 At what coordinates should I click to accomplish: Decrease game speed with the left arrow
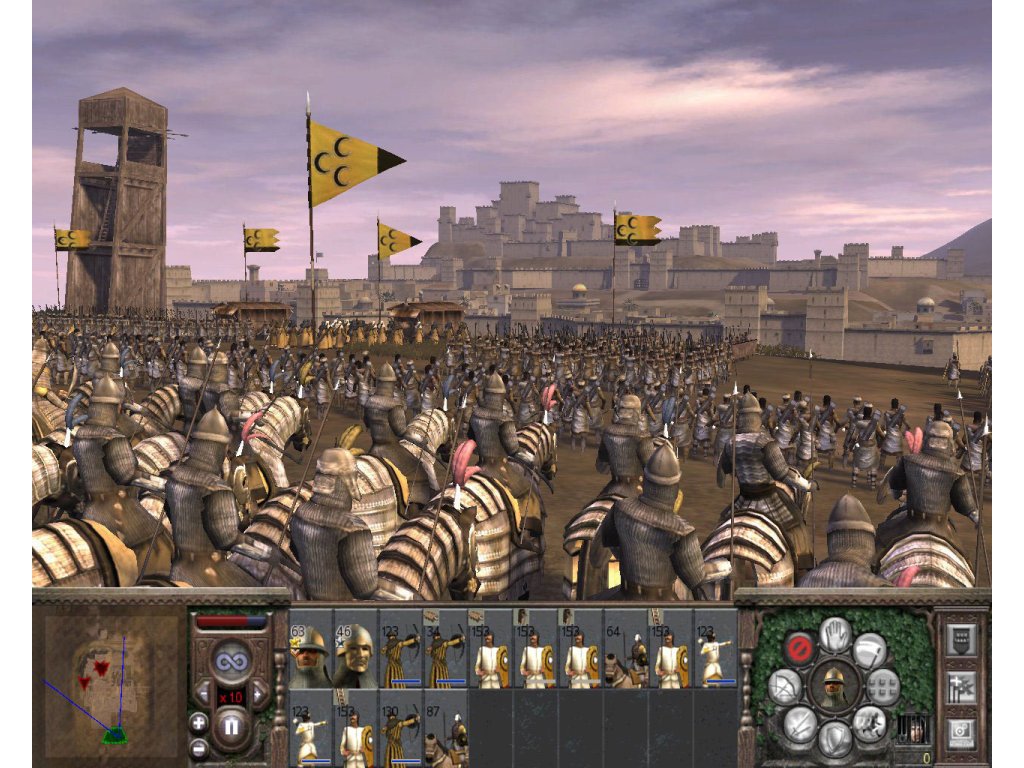[x=204, y=693]
